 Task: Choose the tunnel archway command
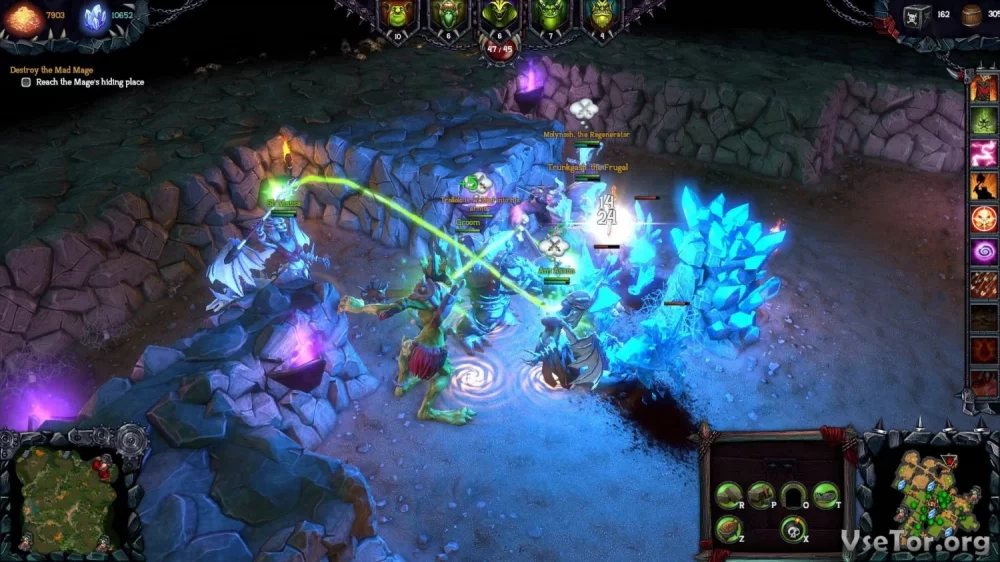(x=794, y=494)
